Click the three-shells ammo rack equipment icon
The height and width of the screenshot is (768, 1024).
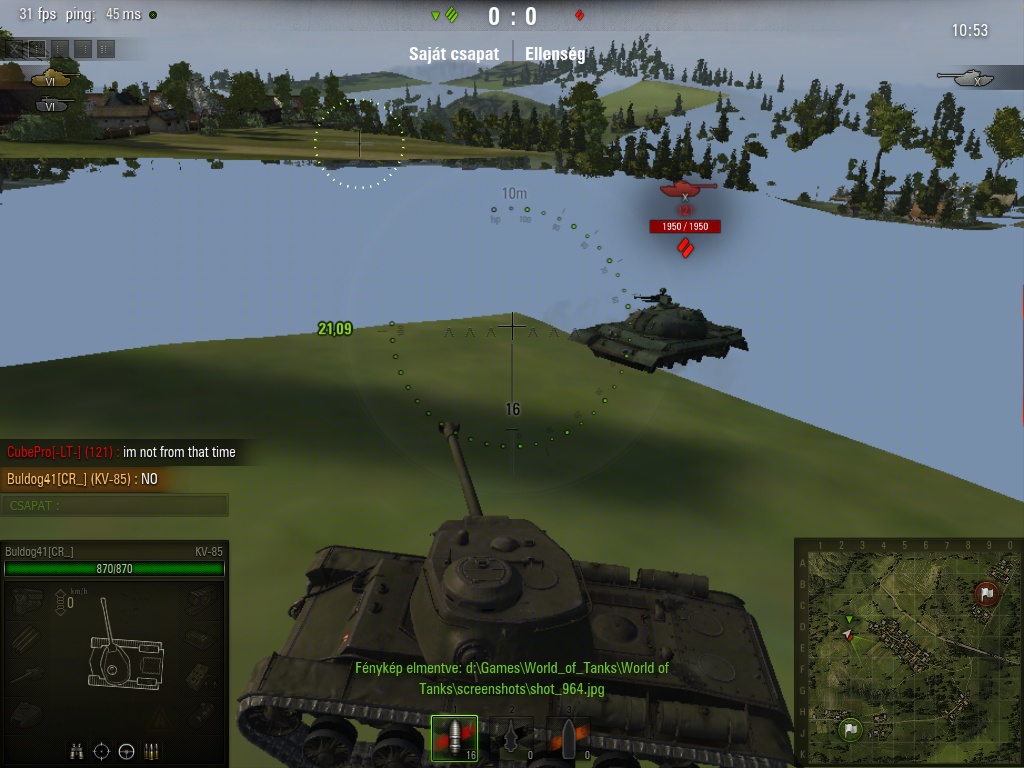click(152, 750)
